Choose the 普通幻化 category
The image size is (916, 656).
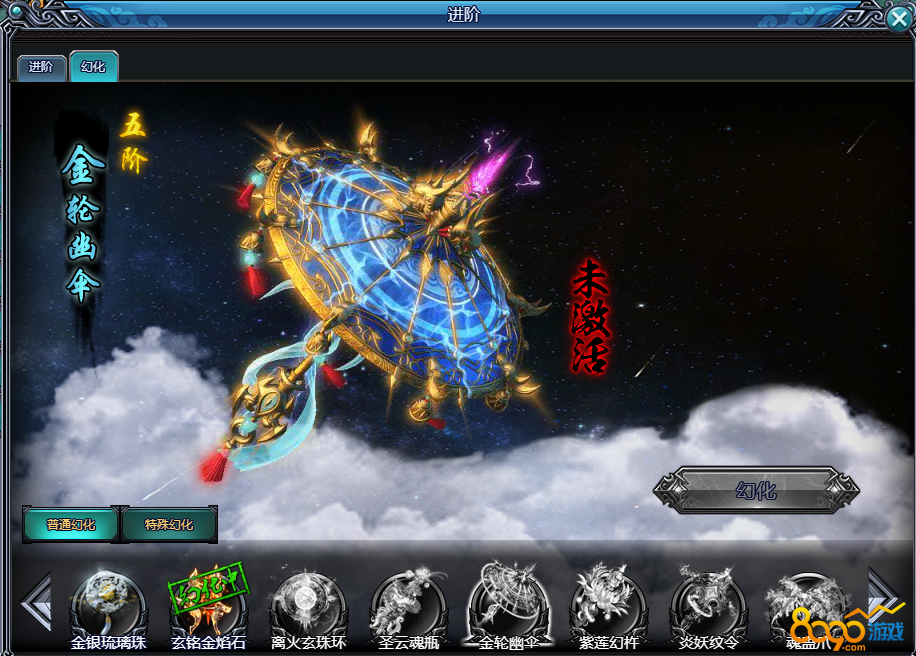(71, 524)
